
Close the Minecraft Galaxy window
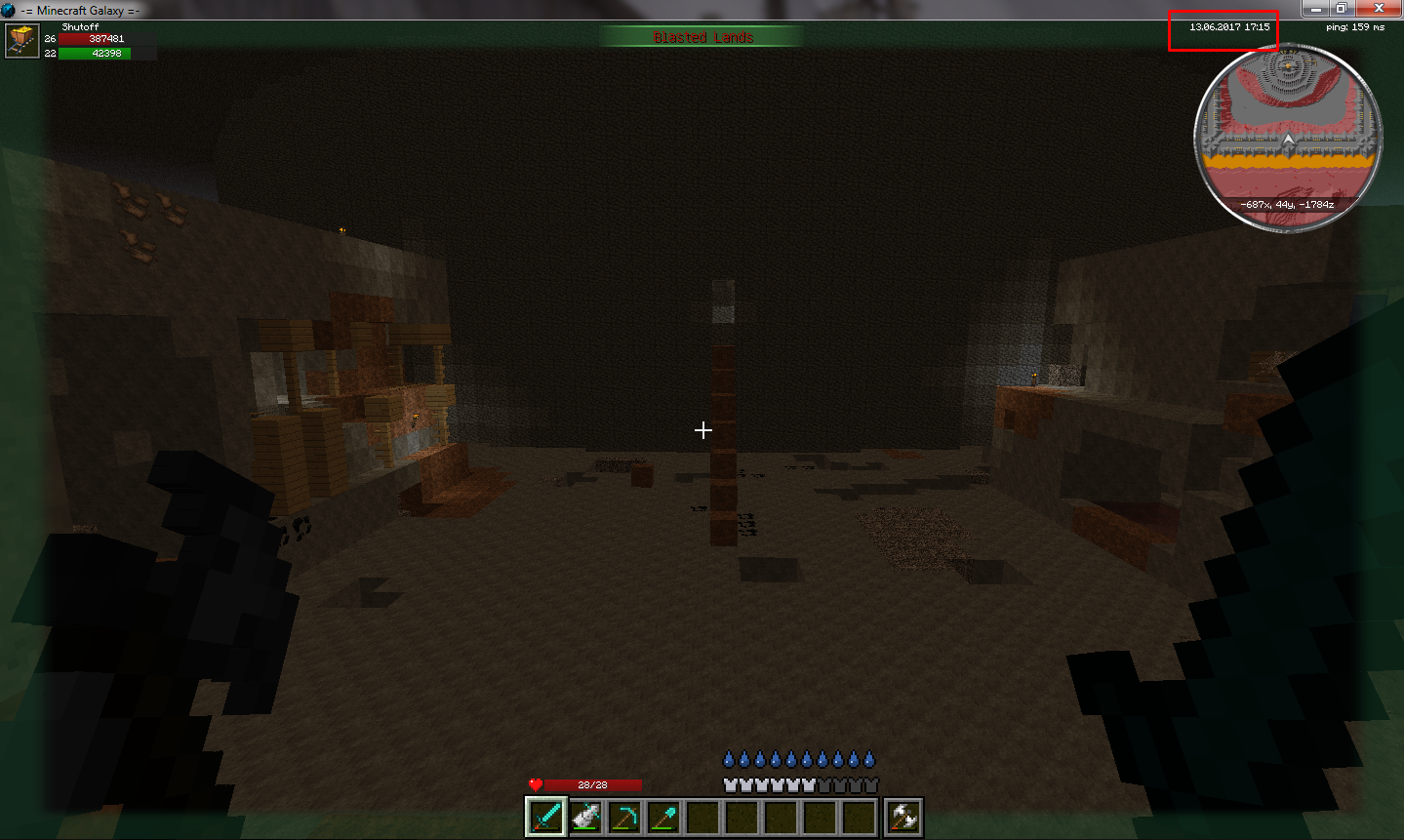pos(1379,9)
